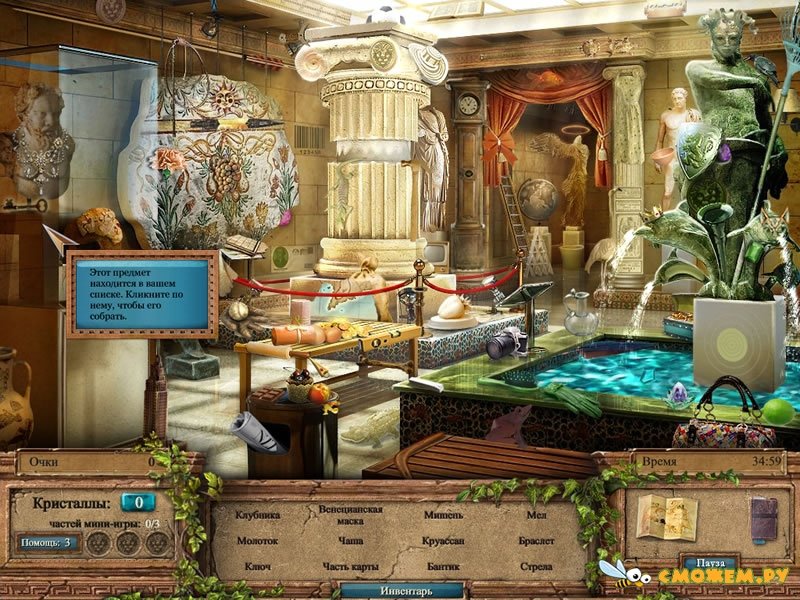Viewport: 800px width, 600px height.
Task: Choose Бантик from the item list
Action: [443, 566]
